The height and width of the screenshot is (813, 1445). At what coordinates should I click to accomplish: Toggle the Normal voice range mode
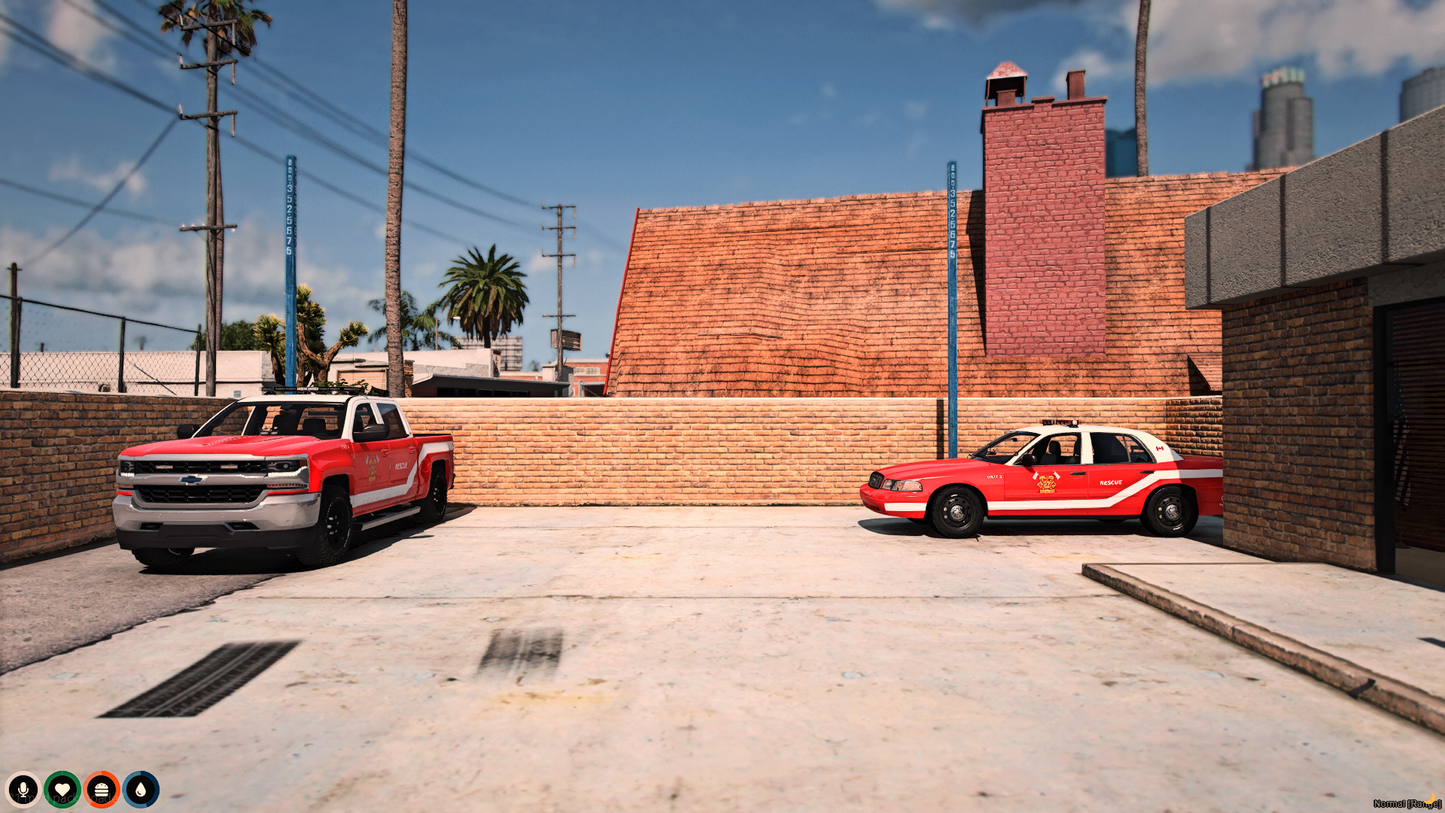(x=1408, y=800)
